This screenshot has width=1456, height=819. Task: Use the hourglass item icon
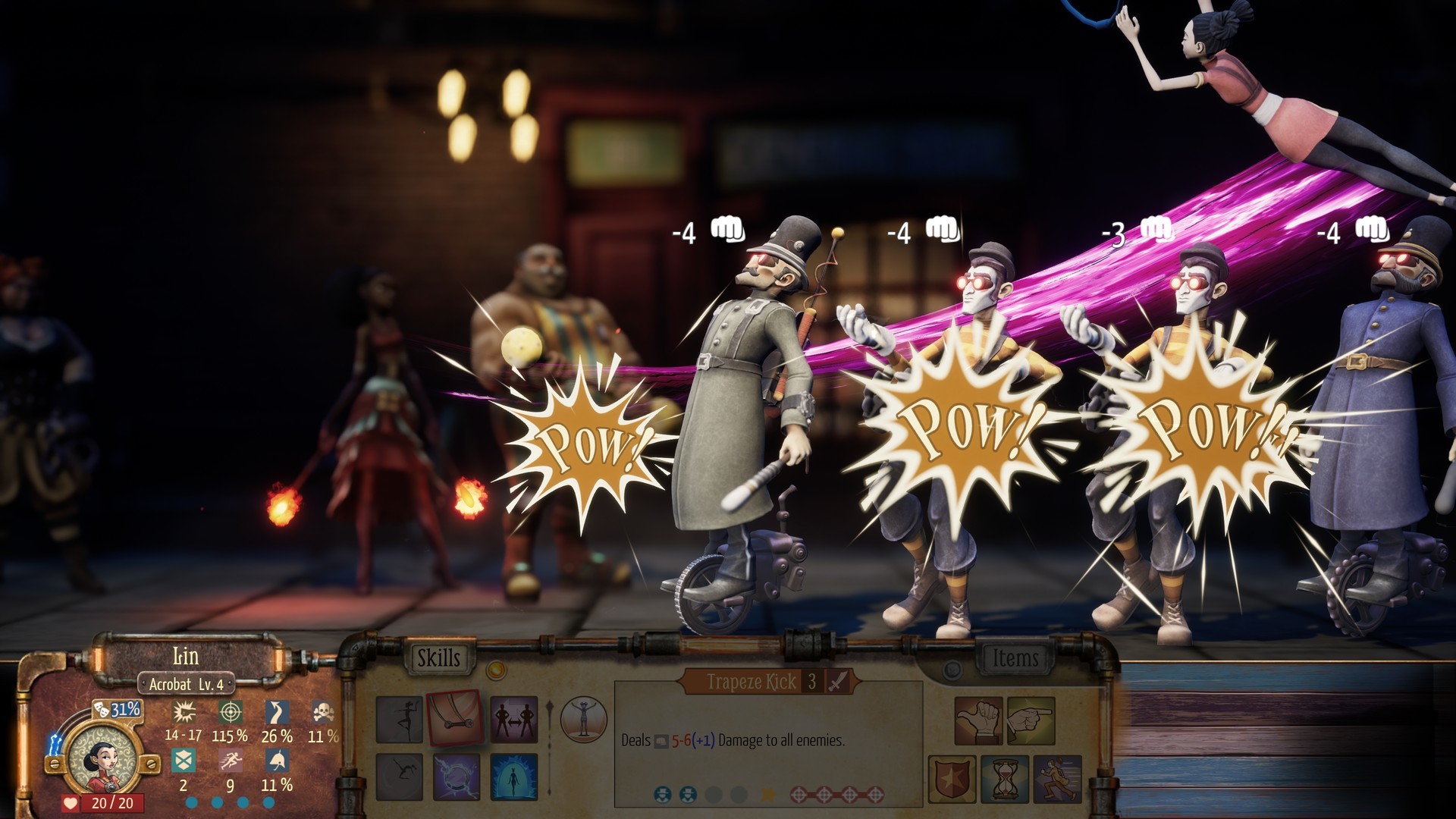pos(1004,779)
